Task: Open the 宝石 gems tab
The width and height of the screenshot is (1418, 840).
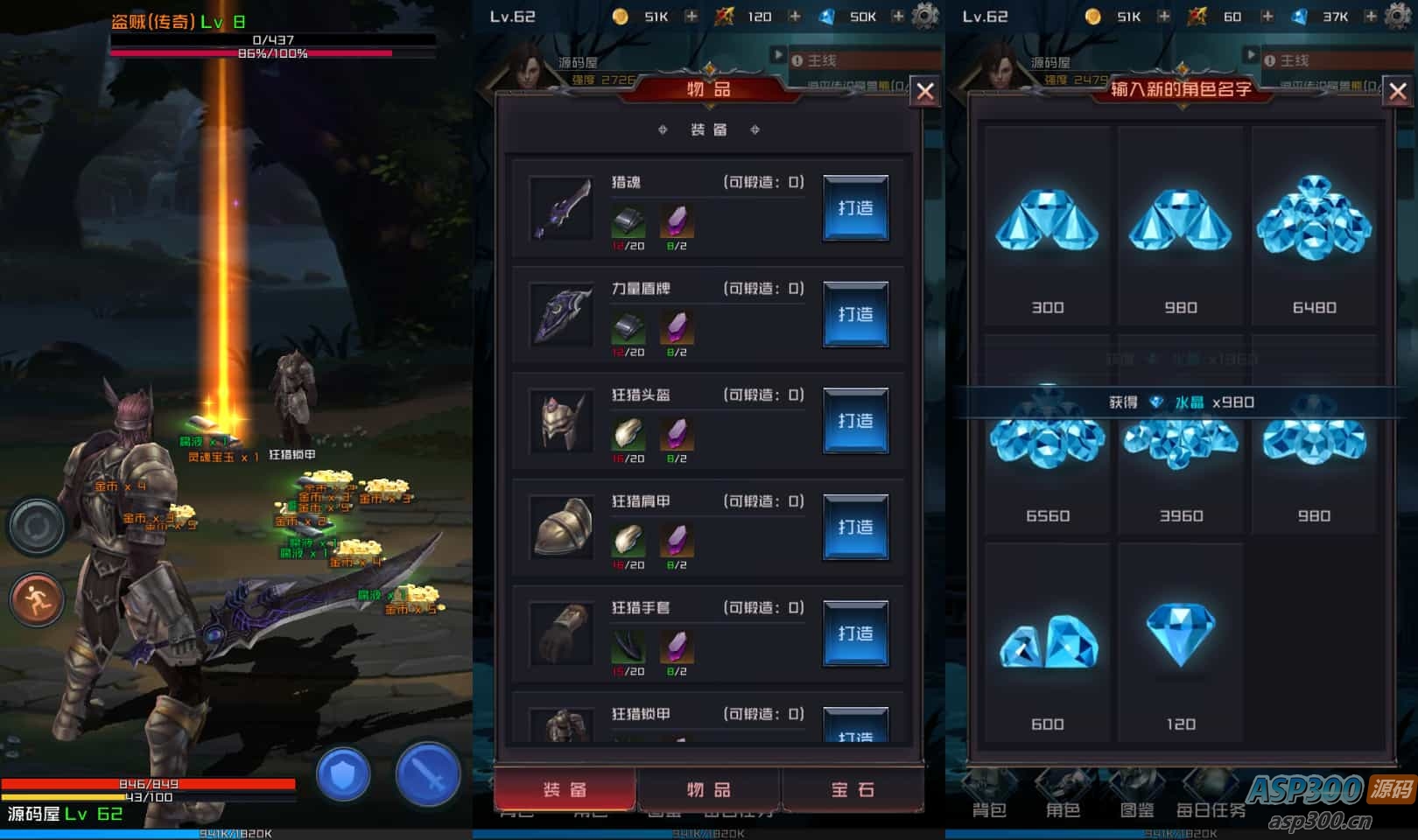Action: (x=853, y=789)
